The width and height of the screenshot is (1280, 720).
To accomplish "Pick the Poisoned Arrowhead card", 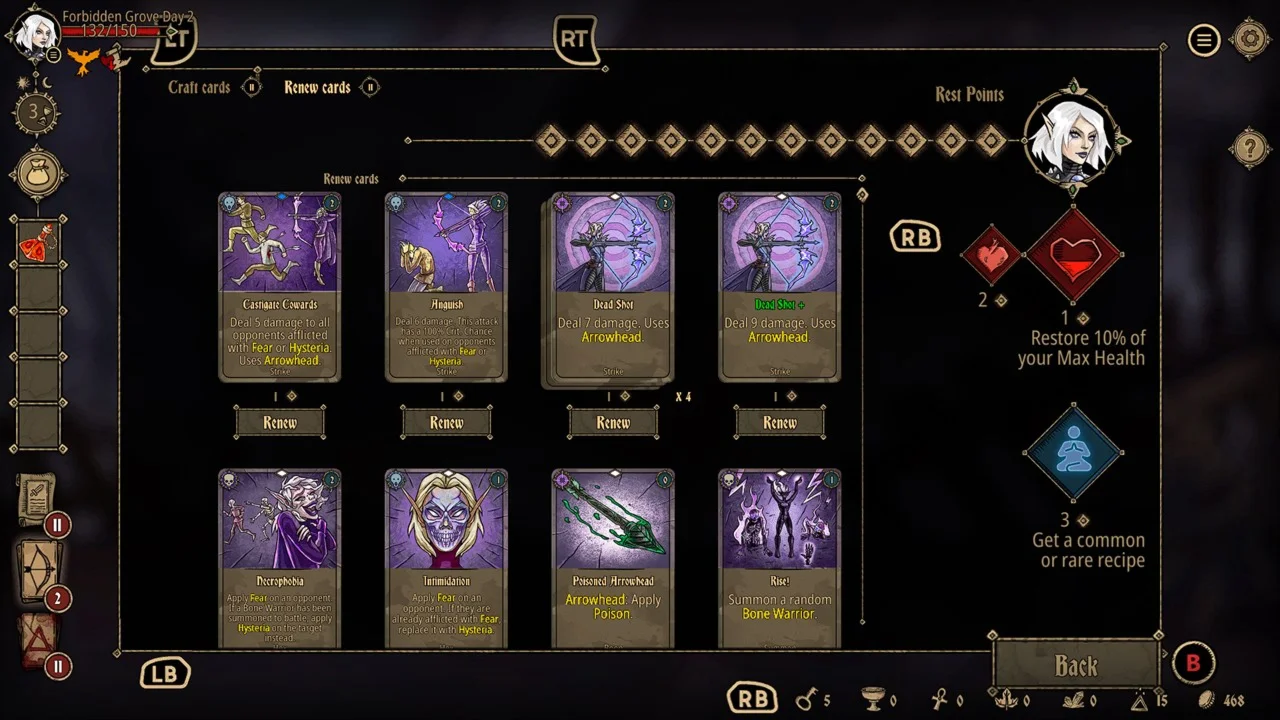I will [613, 558].
